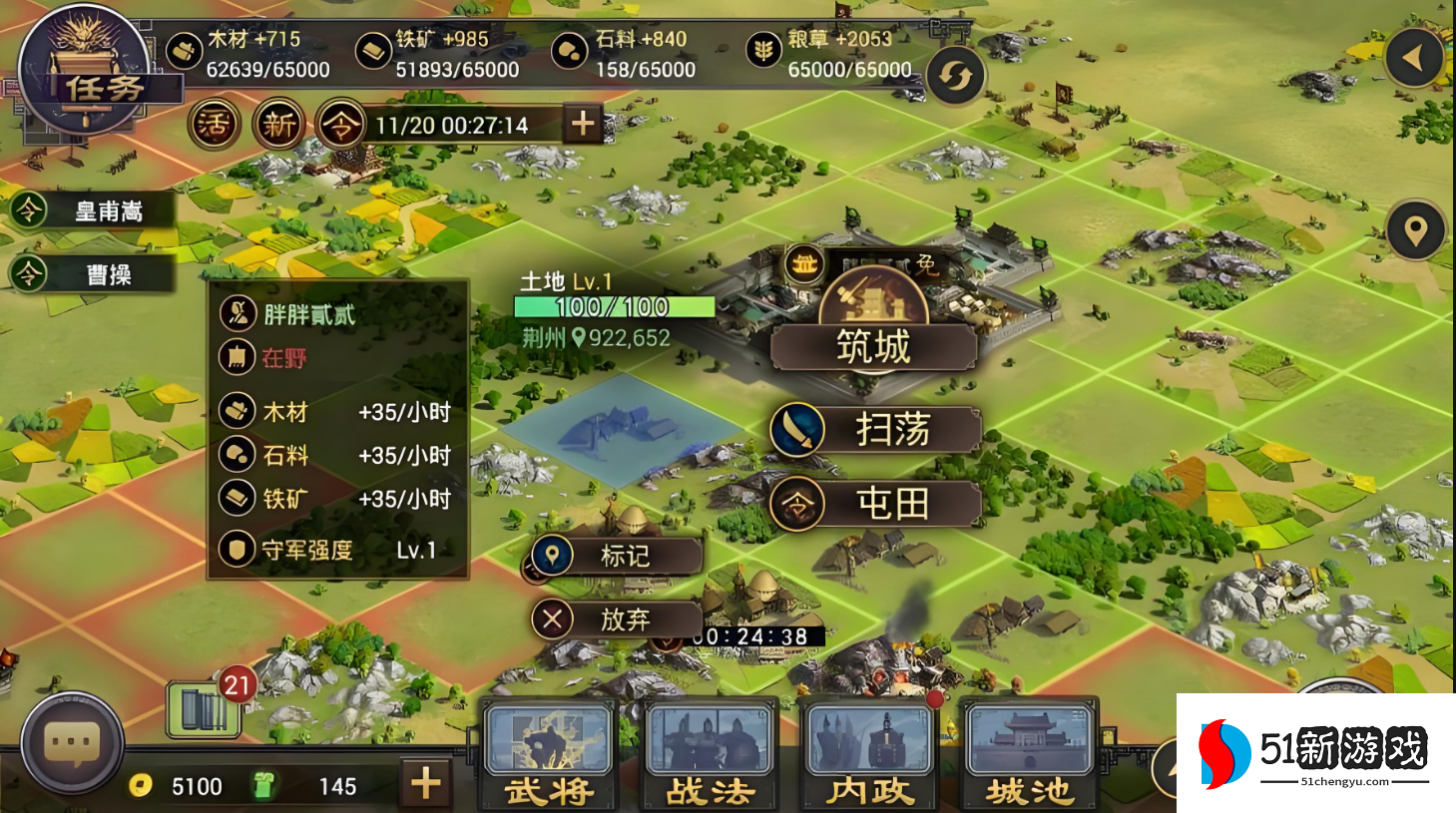Select the 皇甫嵩 army entry
1456x813 pixels.
click(x=92, y=210)
